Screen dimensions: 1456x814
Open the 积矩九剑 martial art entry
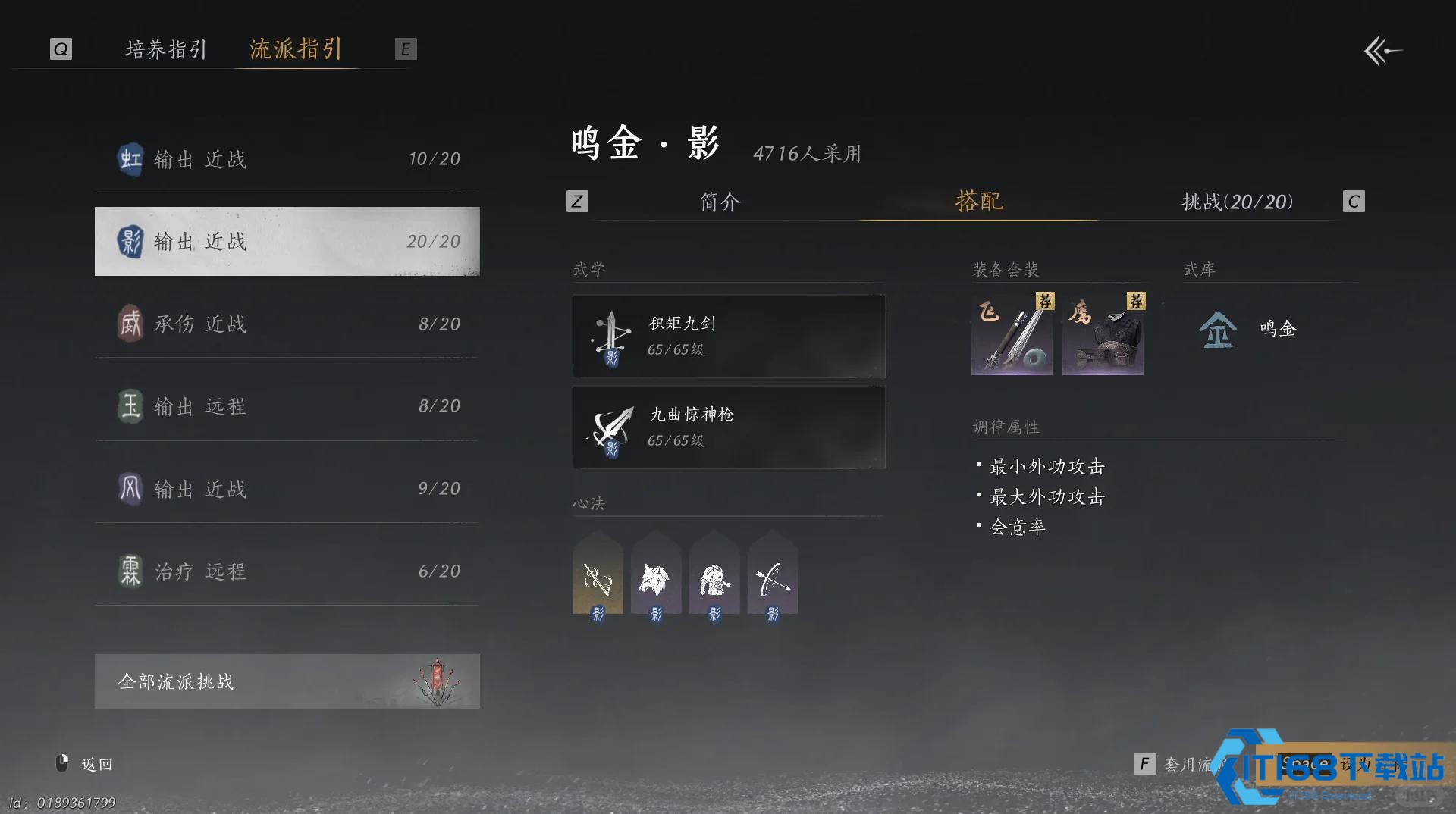pyautogui.click(x=728, y=336)
